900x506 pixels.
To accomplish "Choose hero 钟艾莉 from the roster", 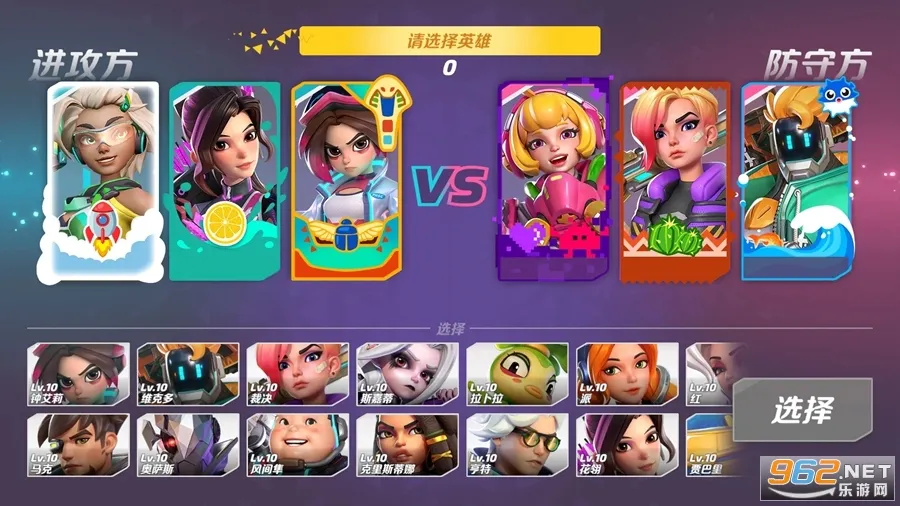I will 78,373.
